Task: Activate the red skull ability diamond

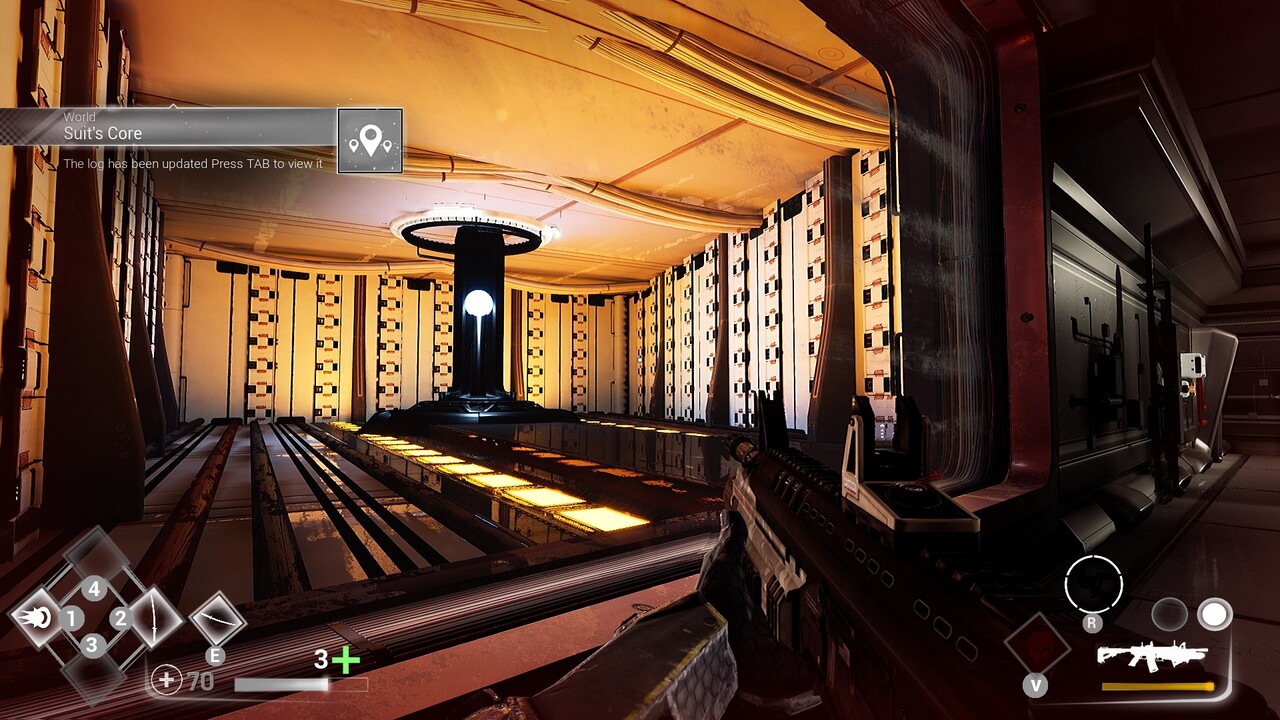Action: point(1037,643)
